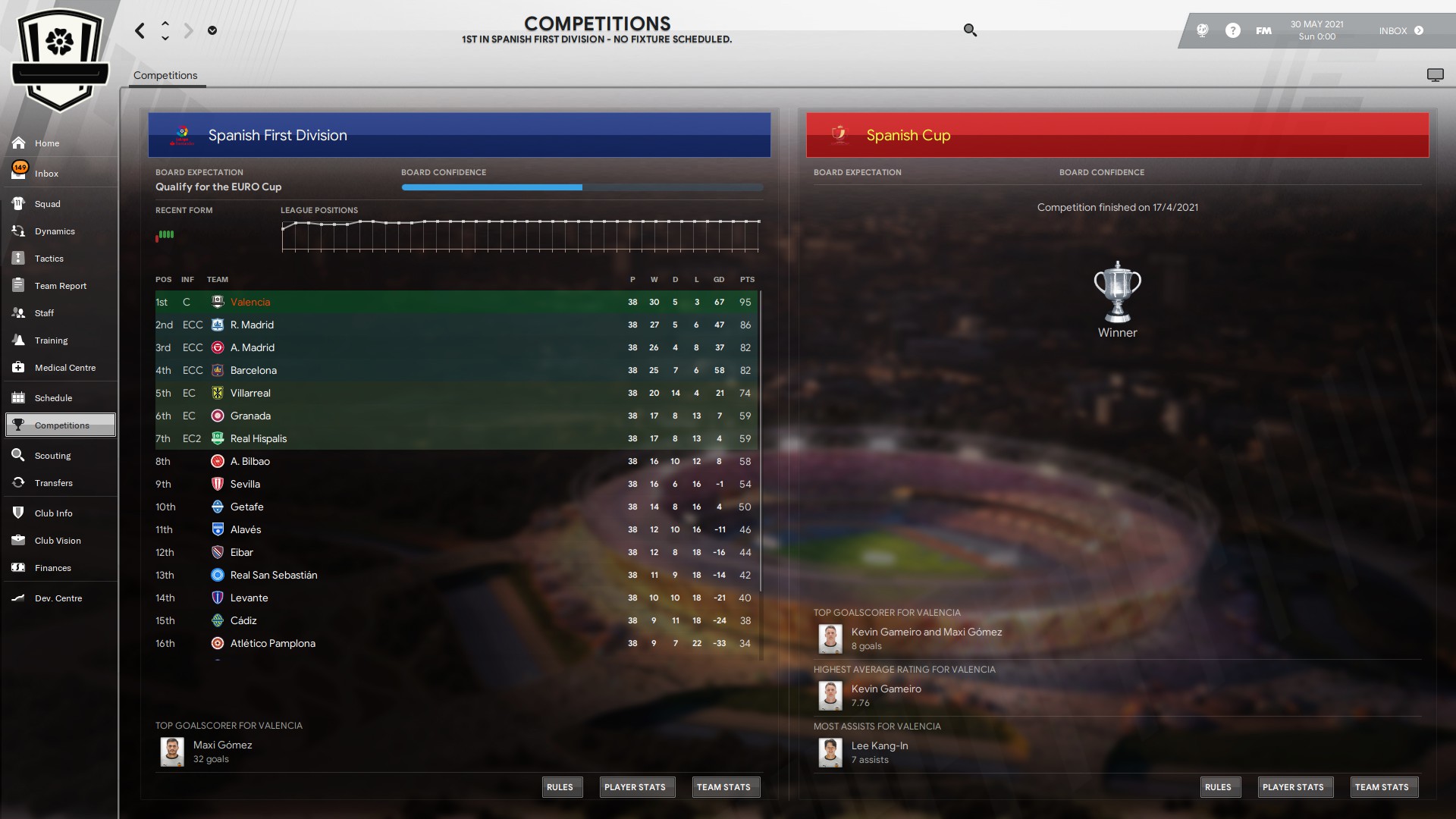Continue to Inbox via top-right button
Screen dimensions: 1456x819
pyautogui.click(x=1401, y=30)
